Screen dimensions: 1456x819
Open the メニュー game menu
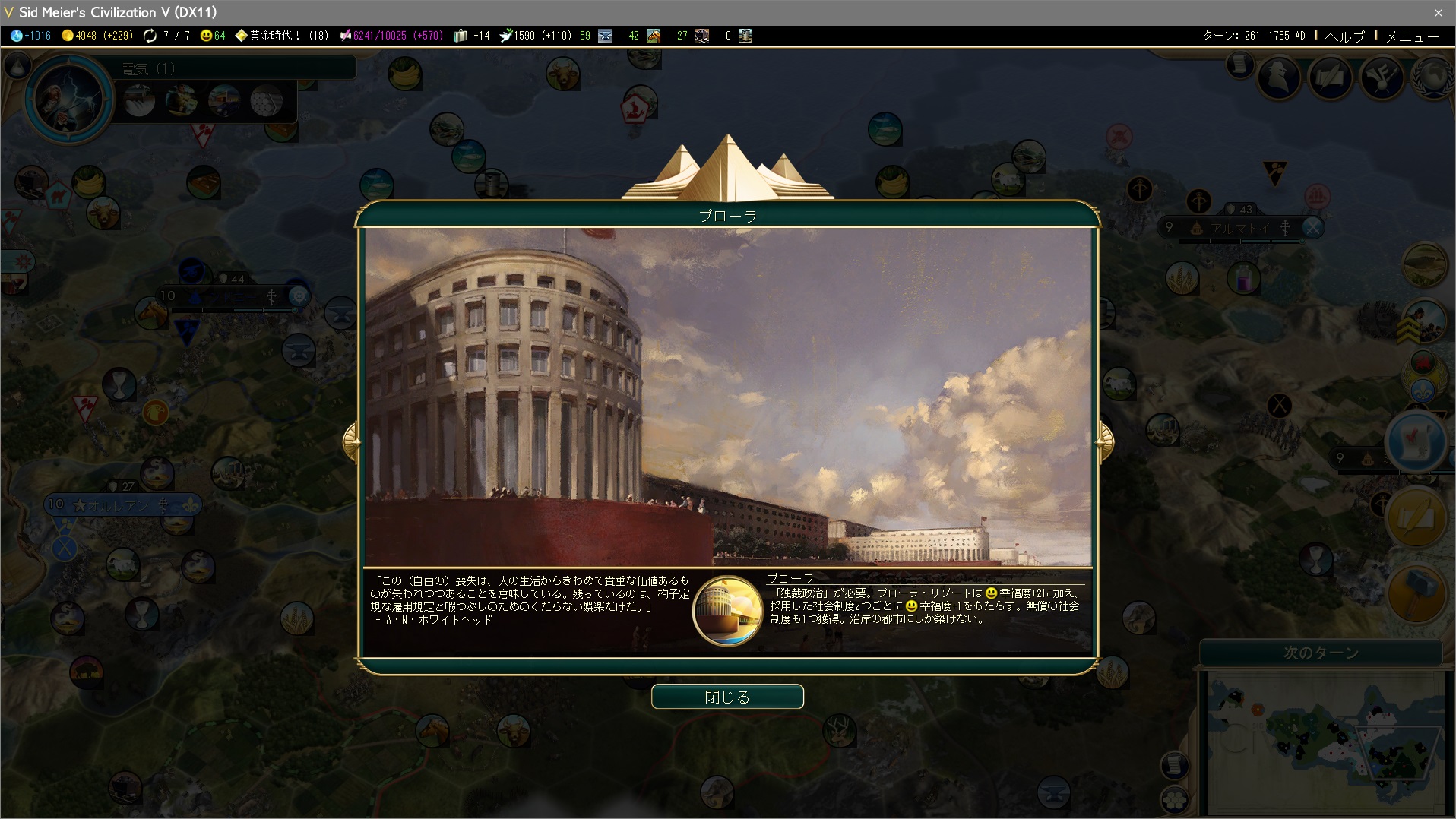(1412, 36)
